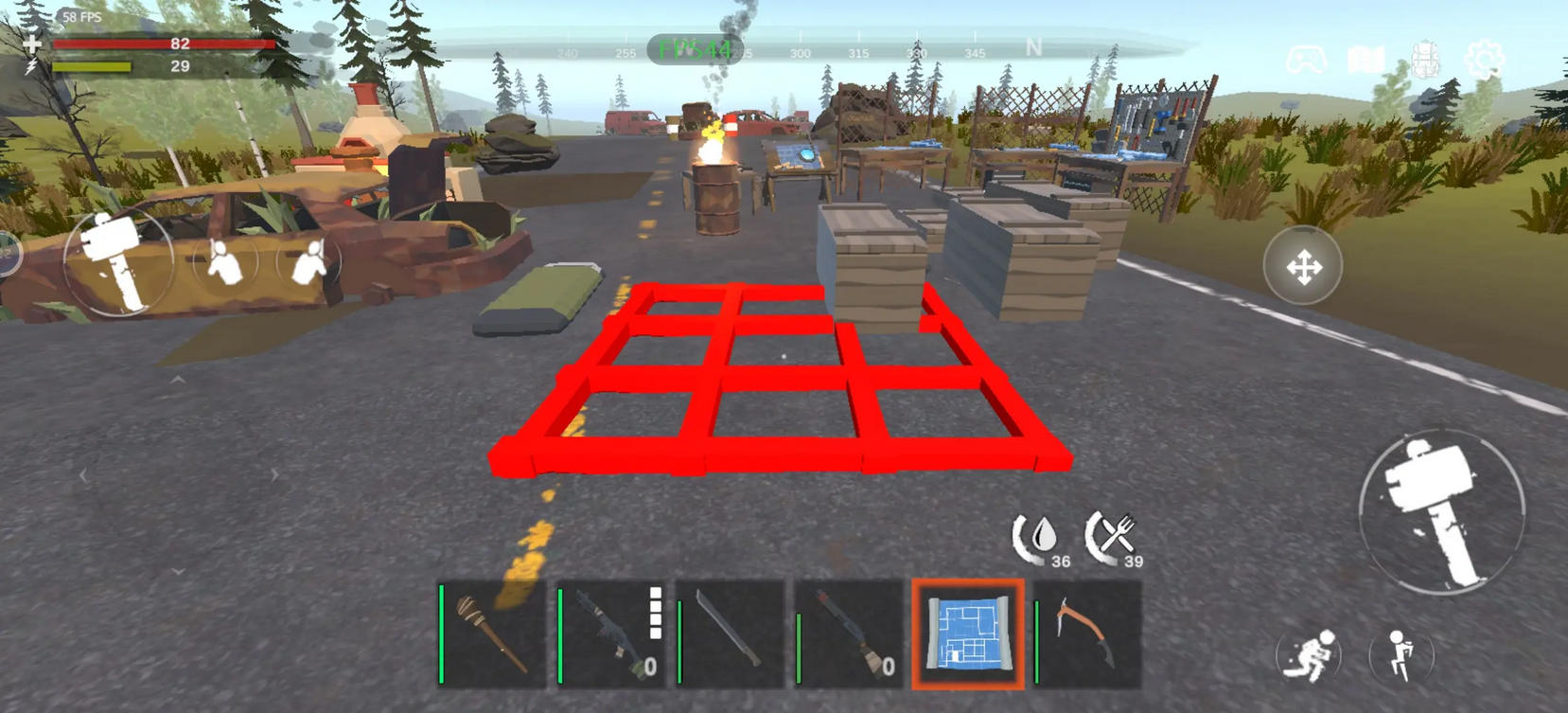Tap the small hammer button on the left
Image resolution: width=1568 pixels, height=713 pixels.
coord(118,261)
